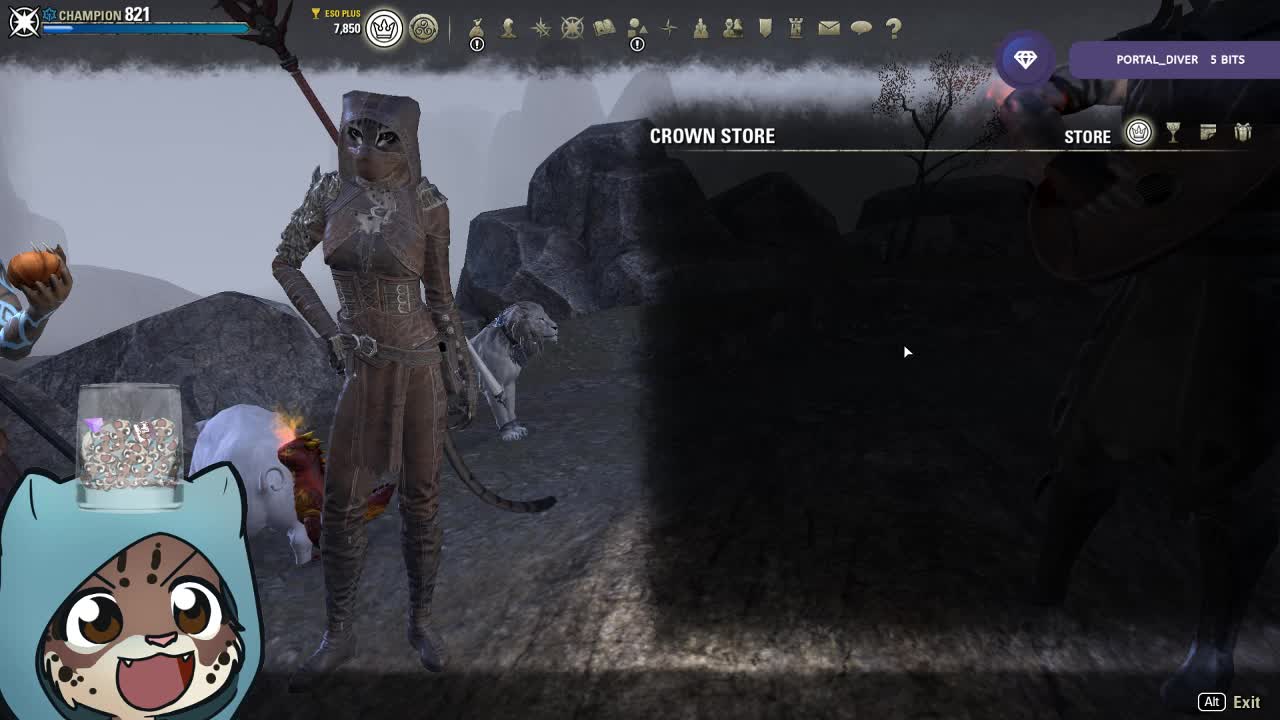Open the inventory bag icon
This screenshot has height=720, width=1280.
(477, 28)
